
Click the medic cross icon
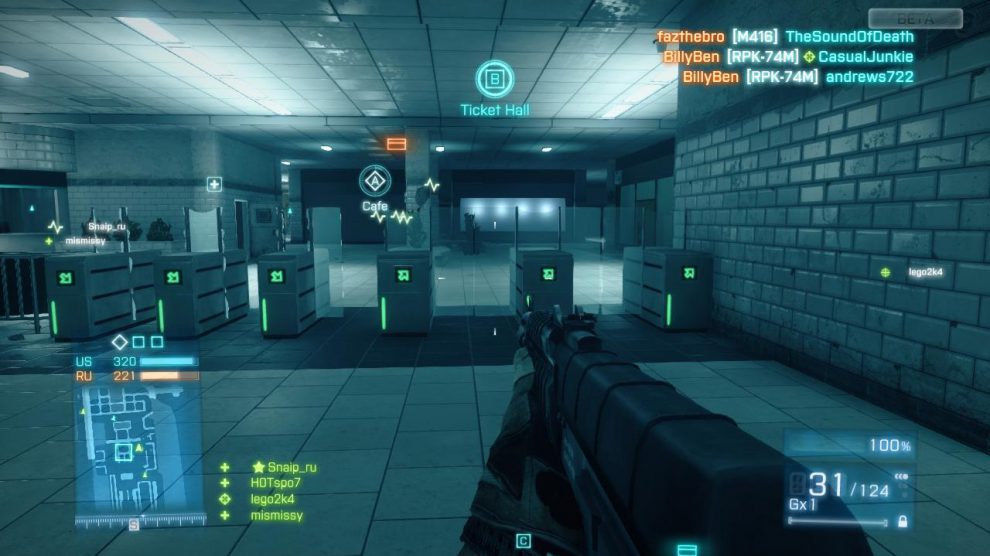(214, 184)
